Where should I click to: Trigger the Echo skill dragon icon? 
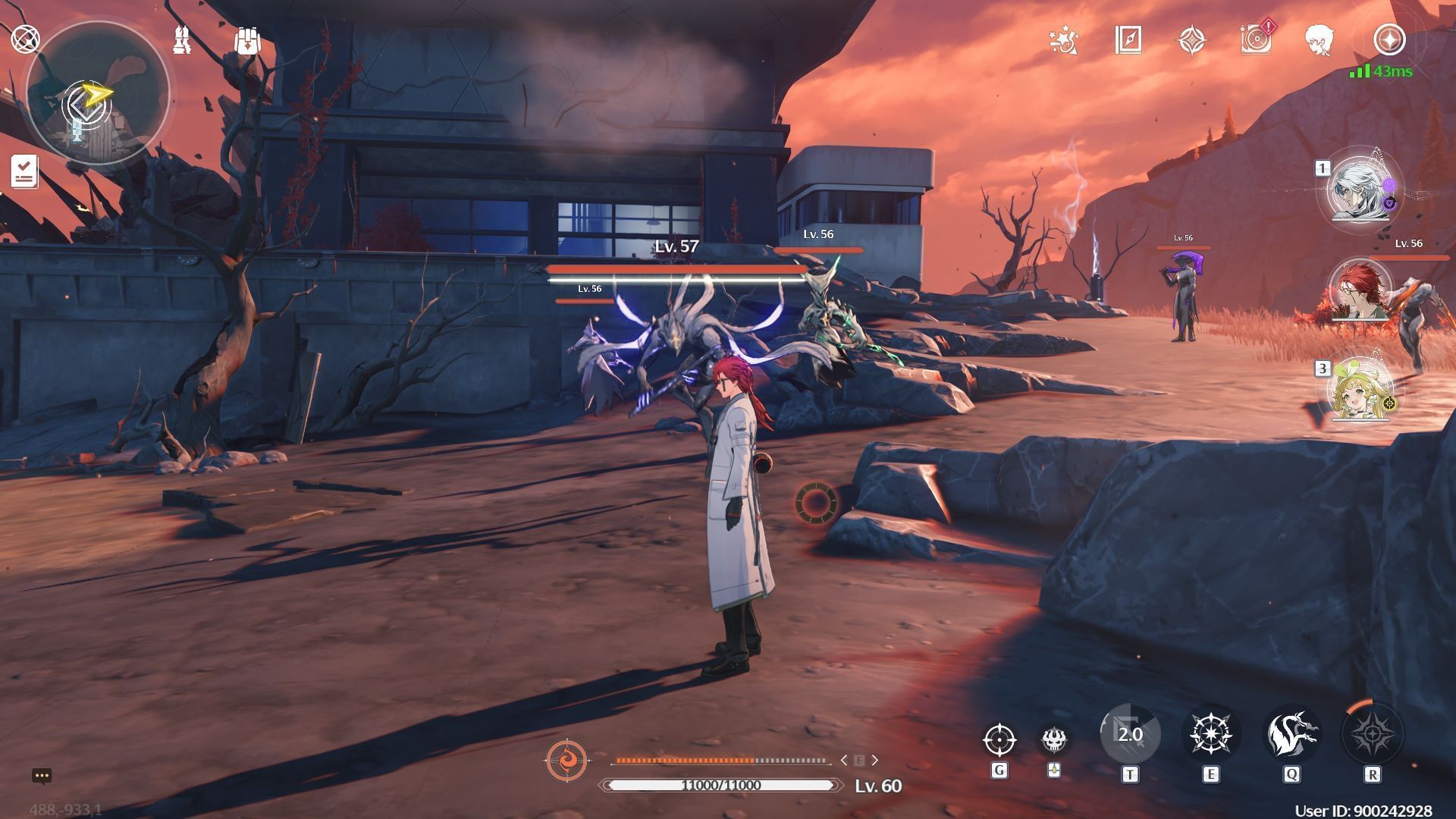coord(1291,734)
